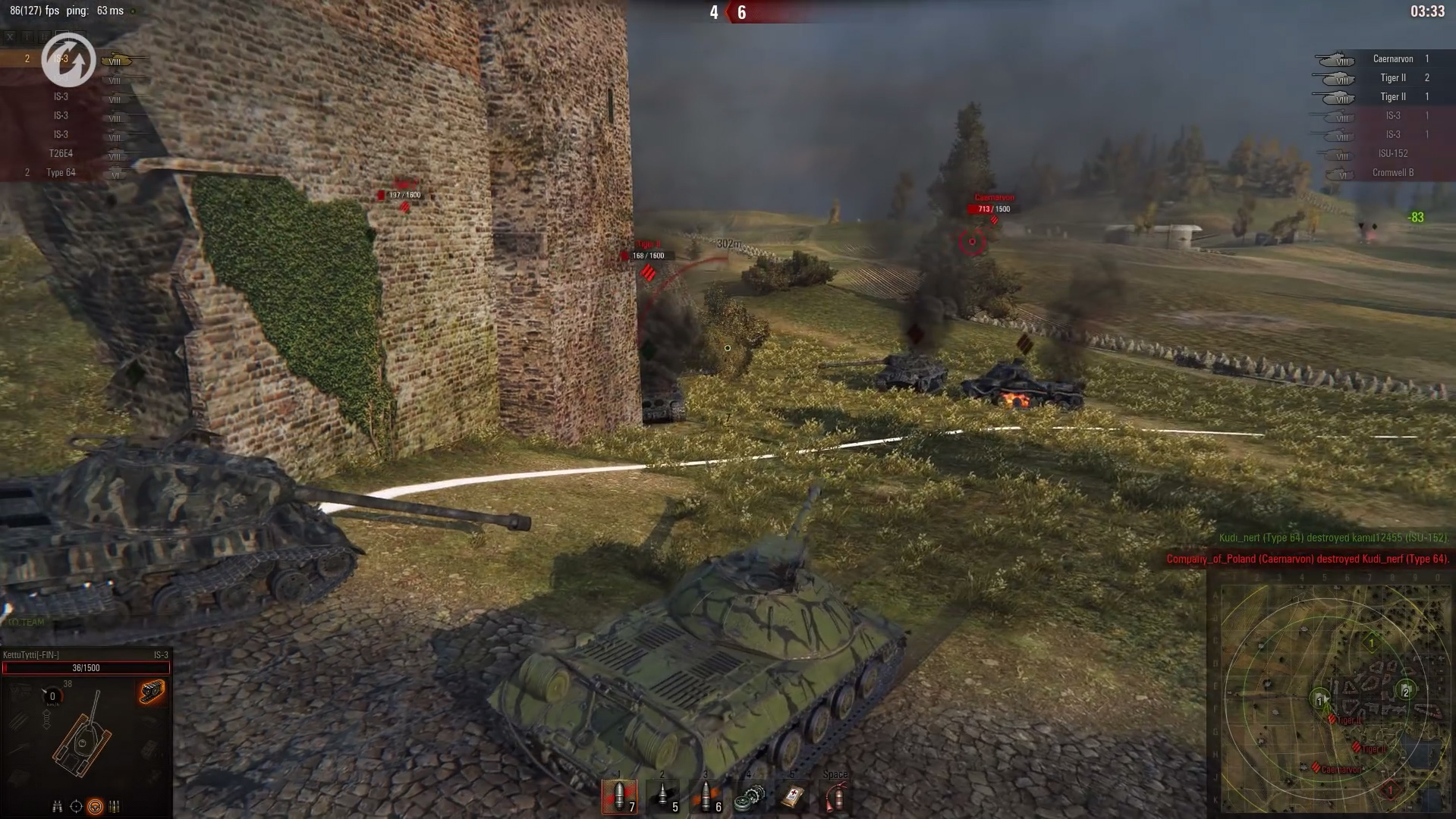Click the damaged tracks module icon
This screenshot has height=819, width=1456.
coord(152,692)
